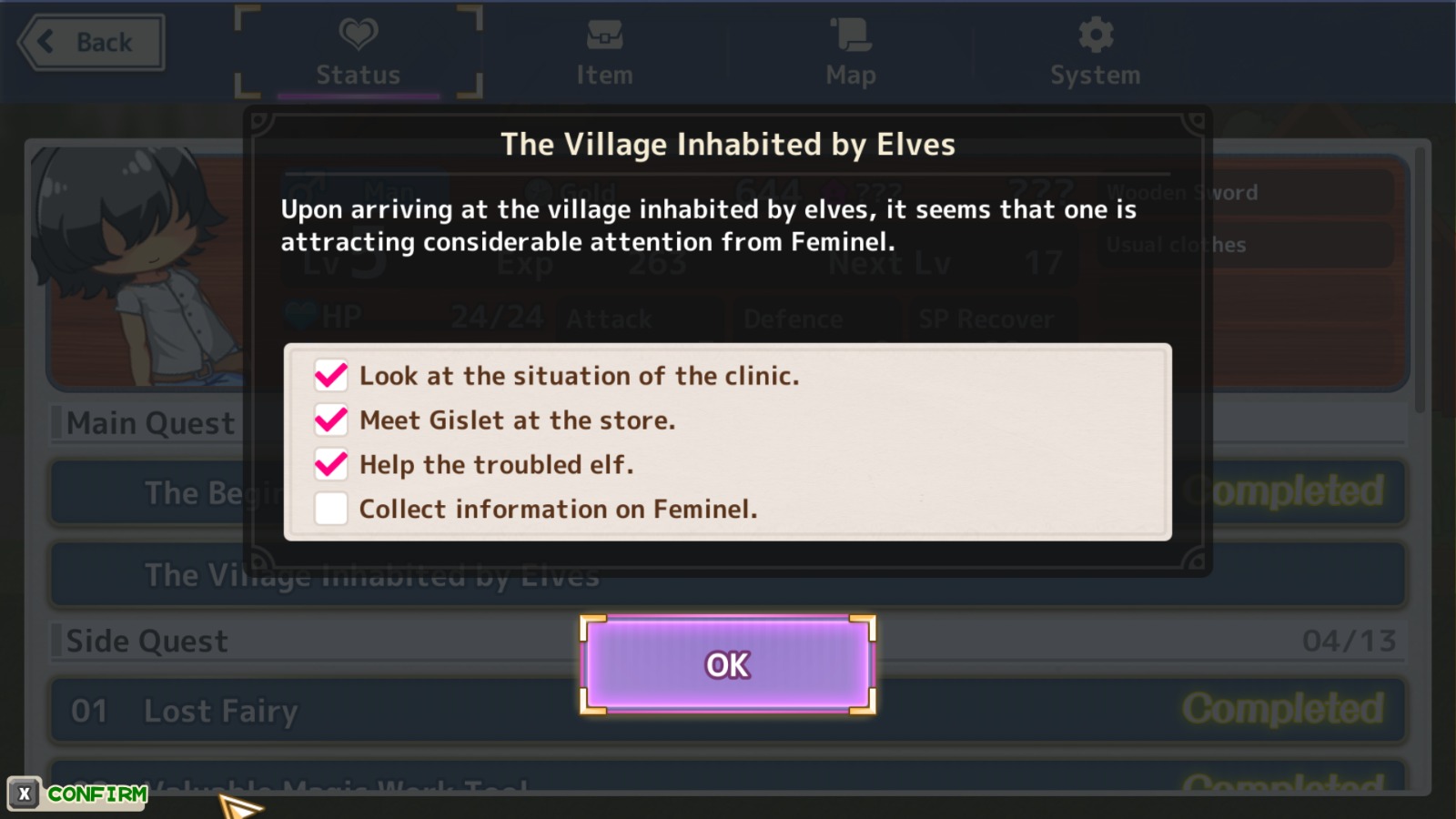
Task: Click the 'Help the troubled elf' checkmark
Action: click(331, 464)
